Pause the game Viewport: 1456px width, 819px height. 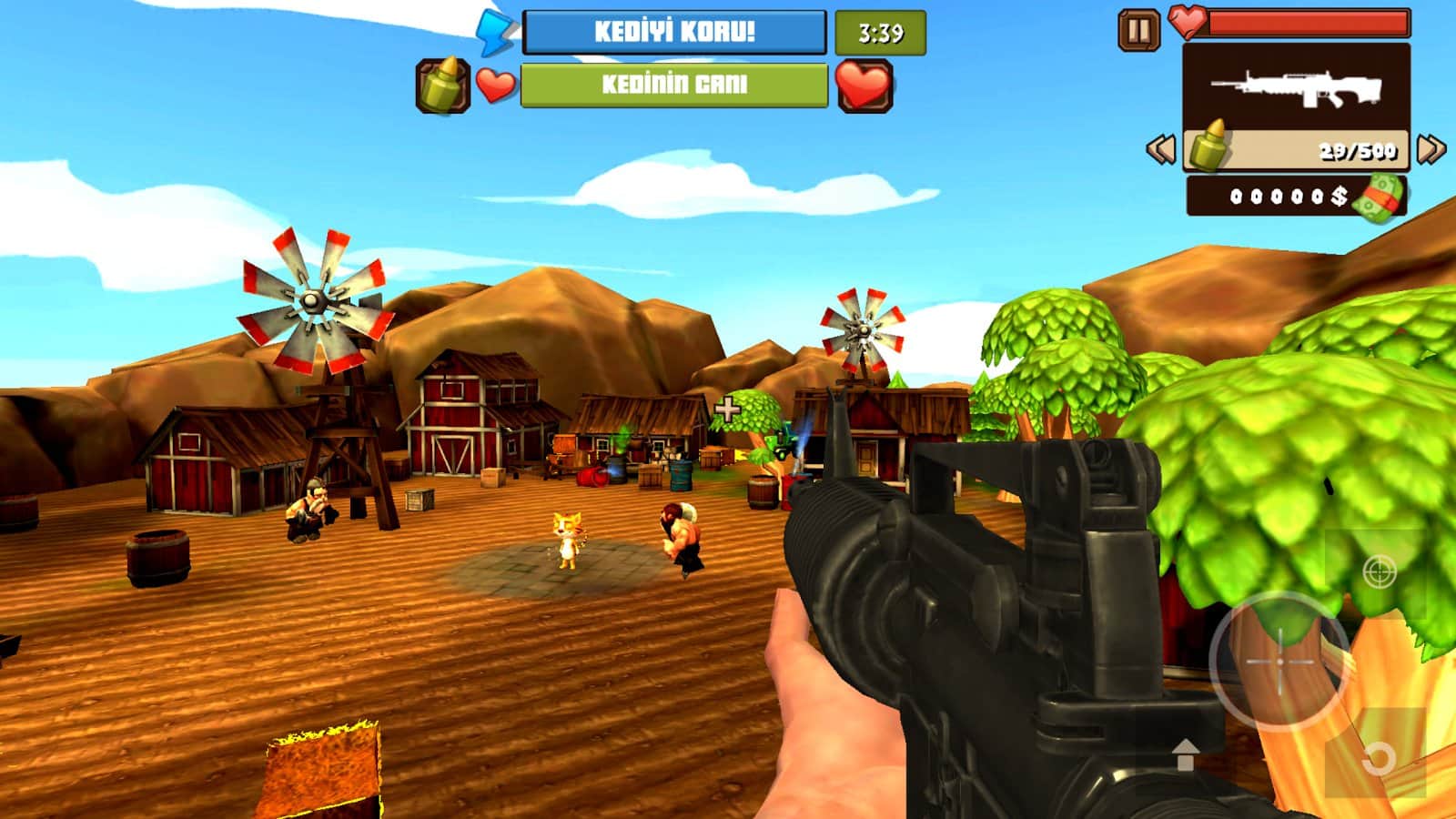point(1138,30)
